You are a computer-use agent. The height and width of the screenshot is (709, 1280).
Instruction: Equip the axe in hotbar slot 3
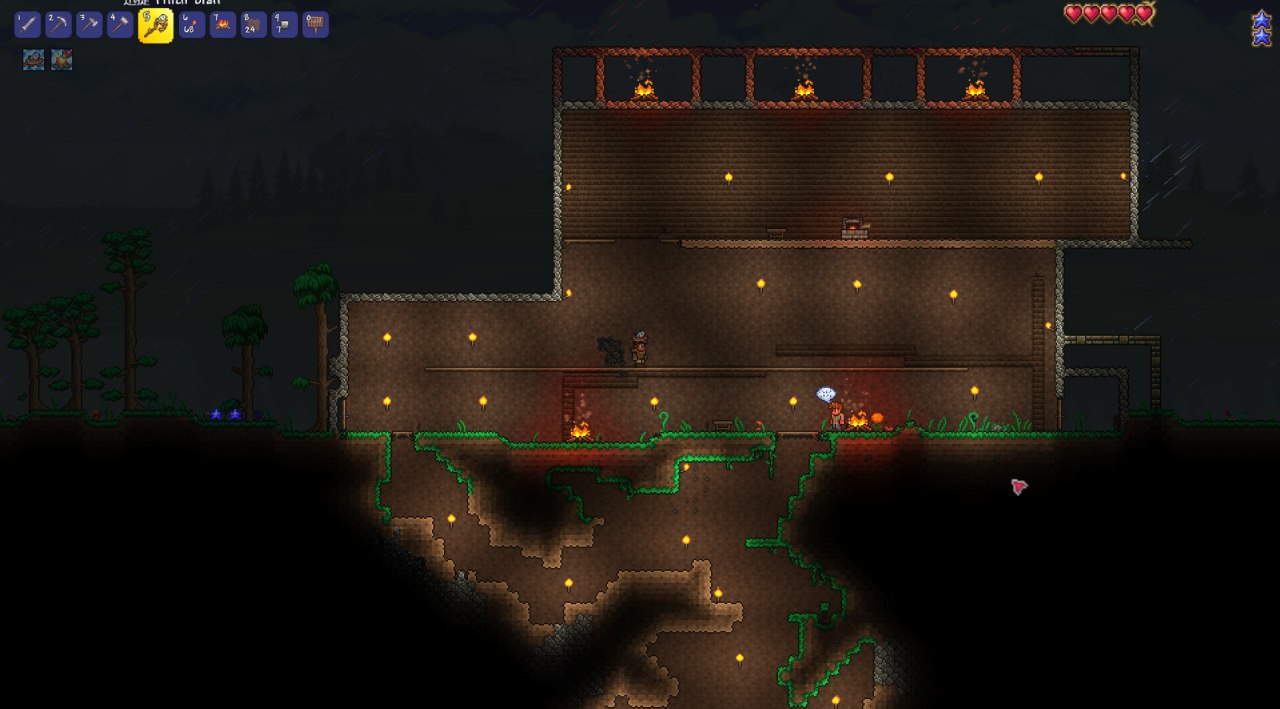[89, 25]
